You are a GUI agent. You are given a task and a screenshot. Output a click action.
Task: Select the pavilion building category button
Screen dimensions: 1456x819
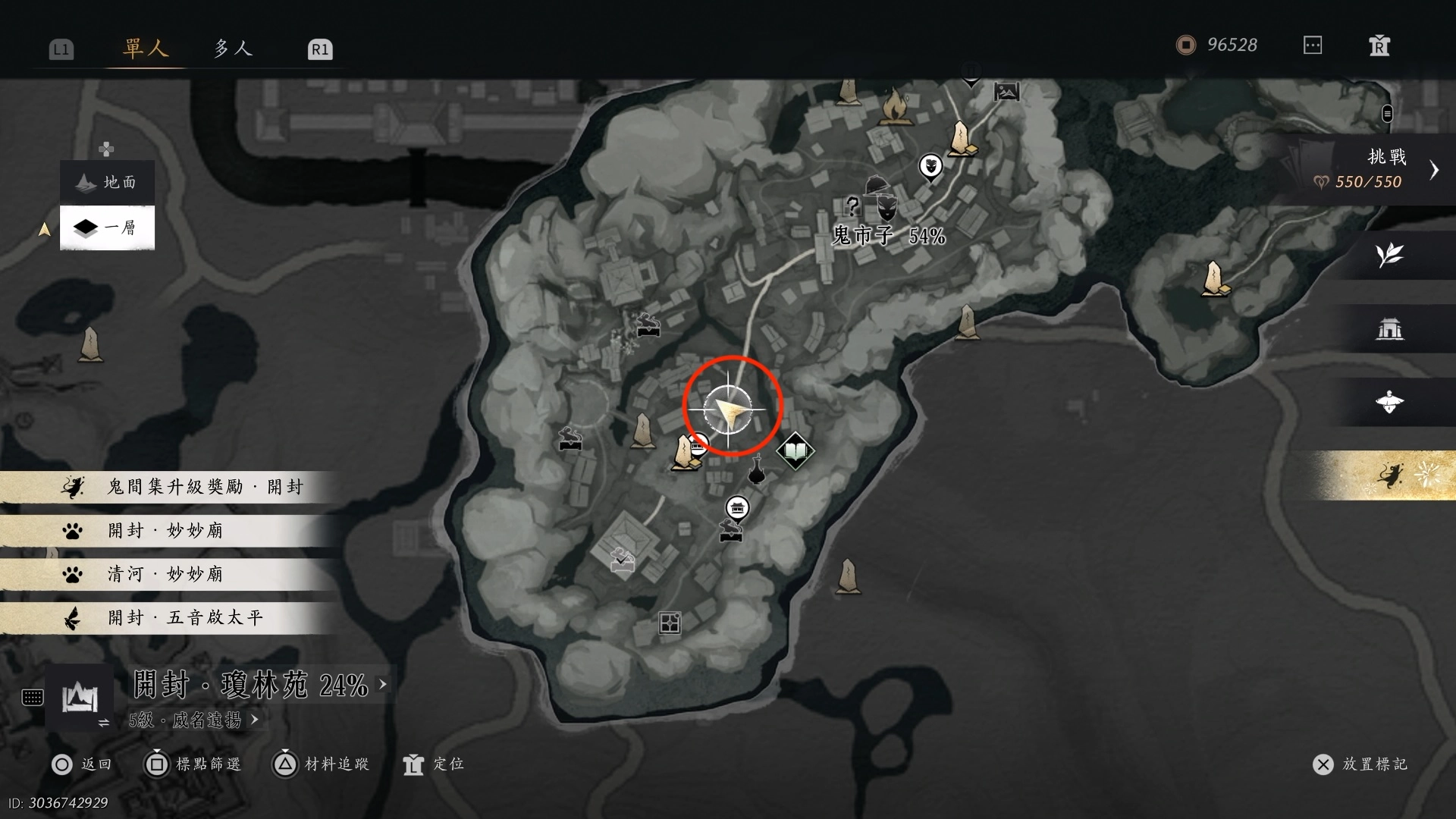(1389, 329)
